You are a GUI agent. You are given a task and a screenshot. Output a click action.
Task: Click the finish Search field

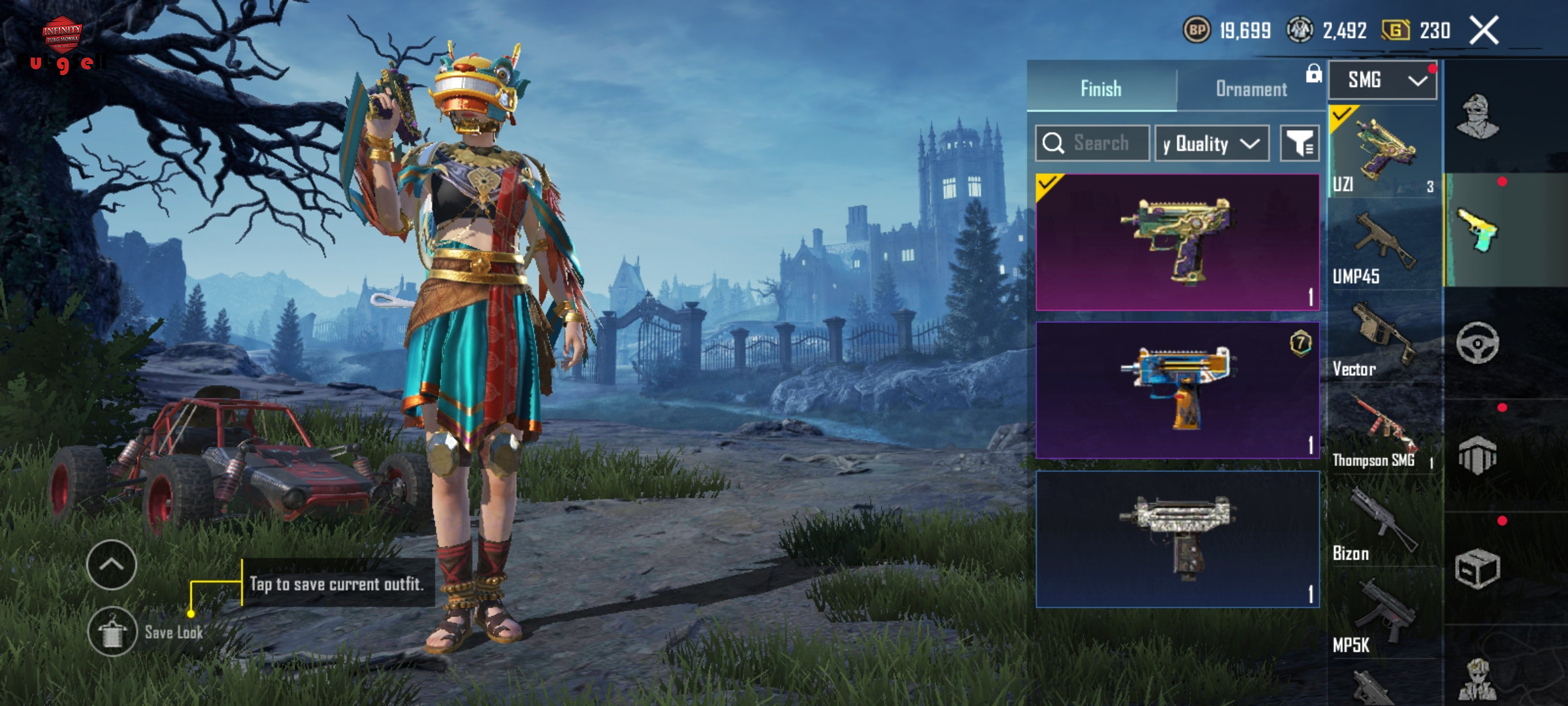[1092, 143]
